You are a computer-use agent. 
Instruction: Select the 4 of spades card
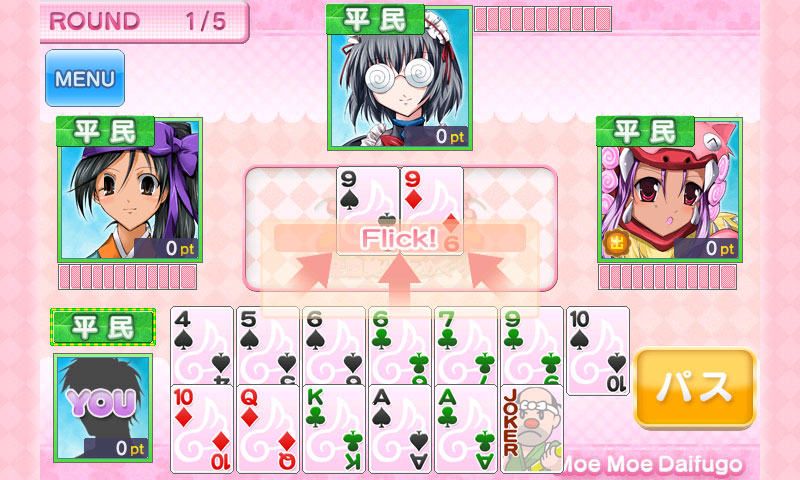pyautogui.click(x=201, y=343)
